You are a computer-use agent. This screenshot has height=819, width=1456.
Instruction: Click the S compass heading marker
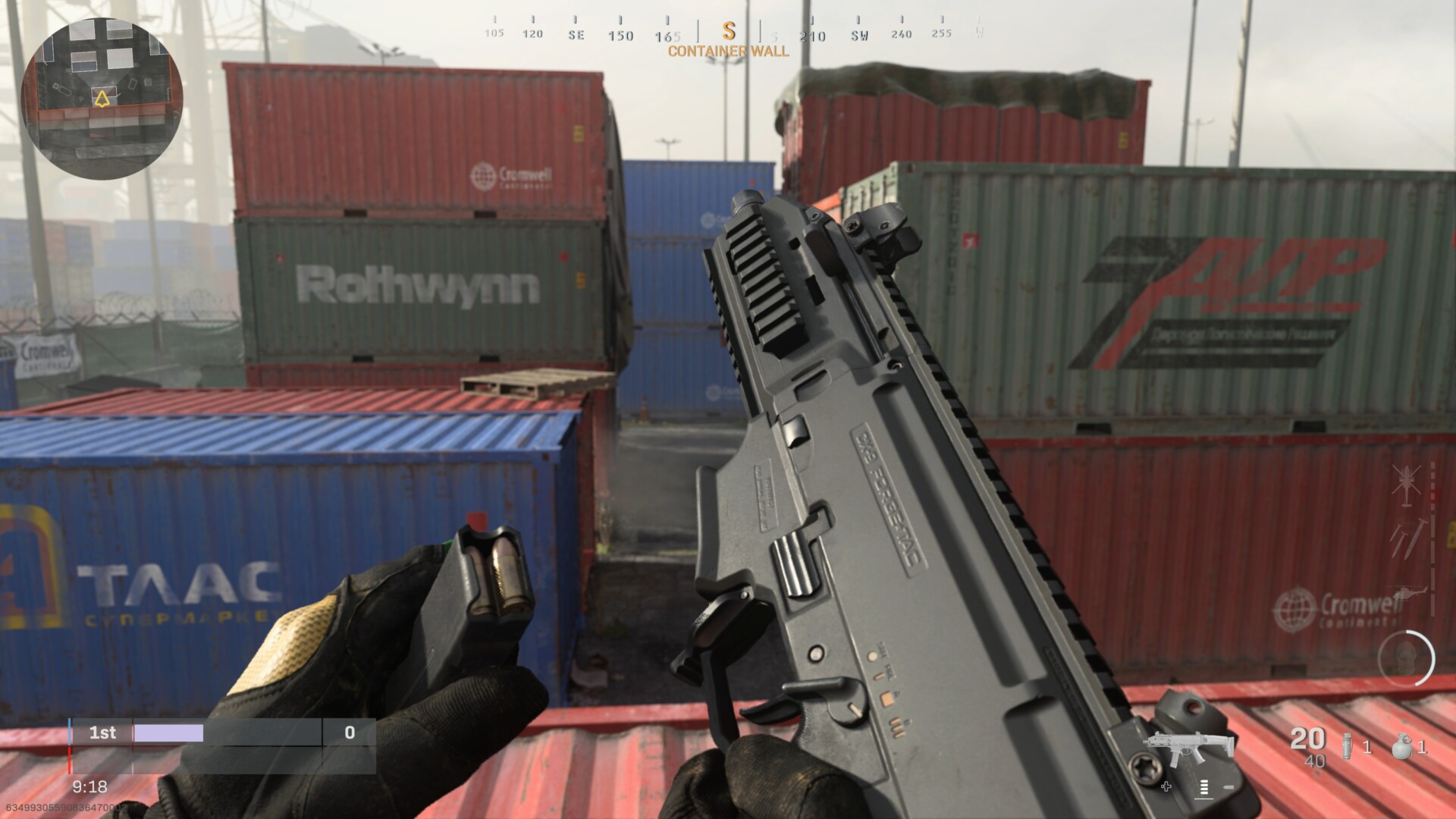tap(729, 33)
